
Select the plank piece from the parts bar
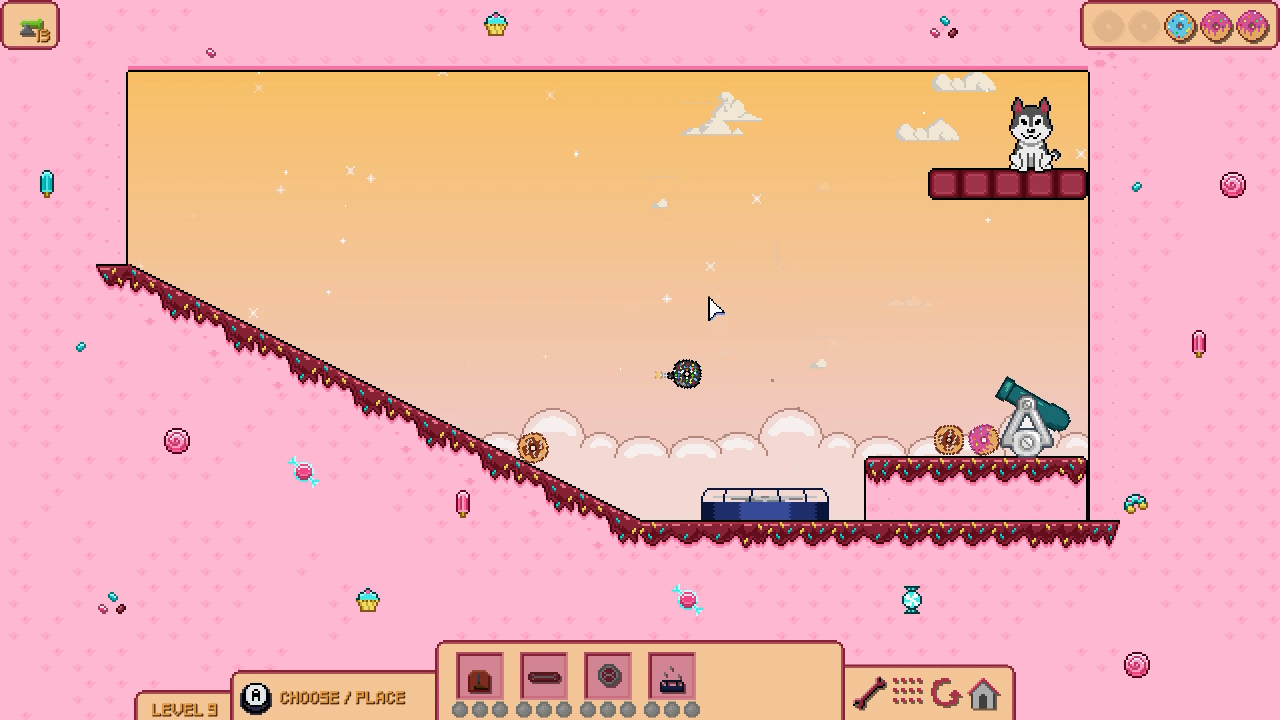point(545,676)
